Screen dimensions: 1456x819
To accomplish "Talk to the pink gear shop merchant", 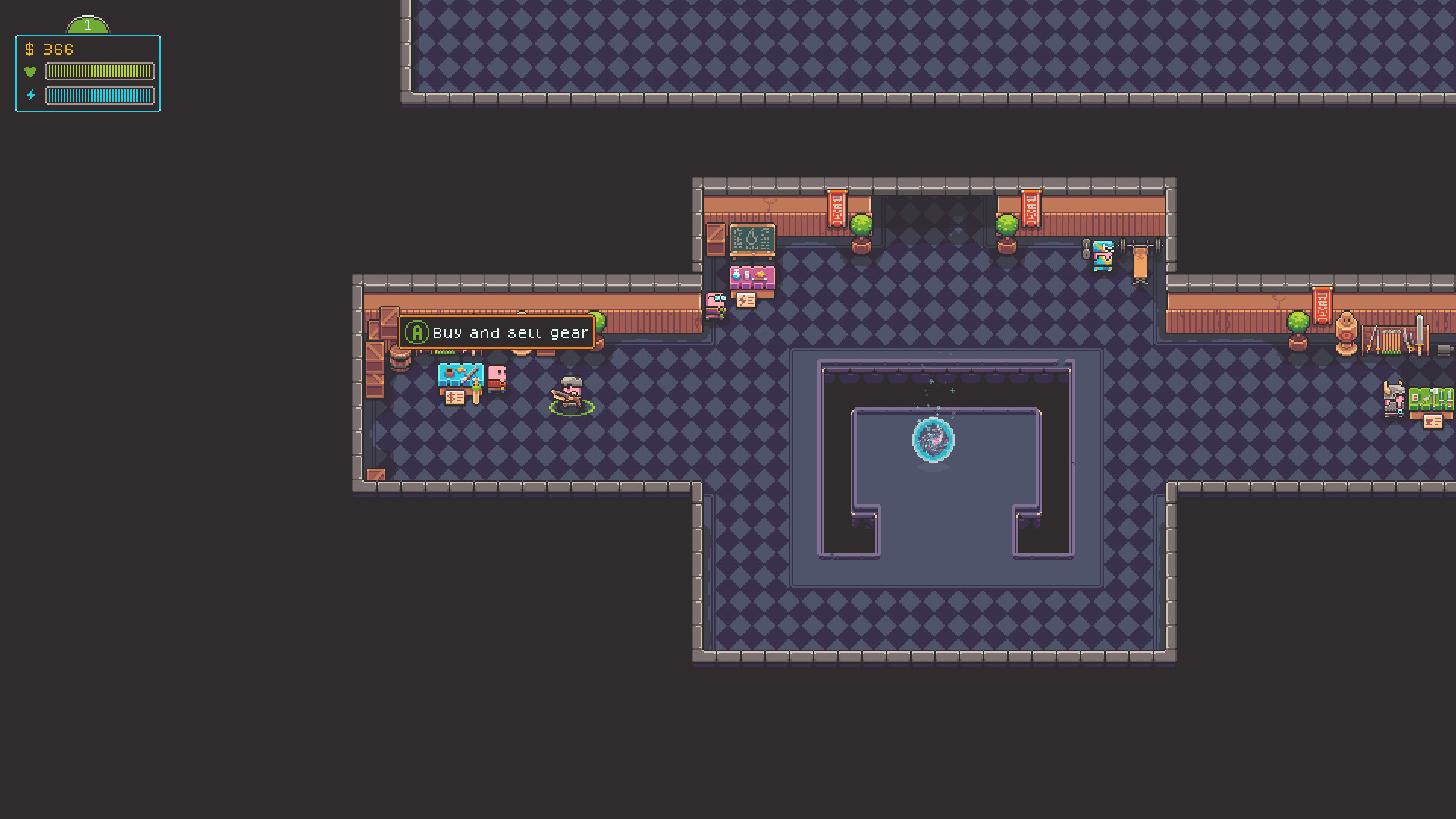I will coord(497,379).
